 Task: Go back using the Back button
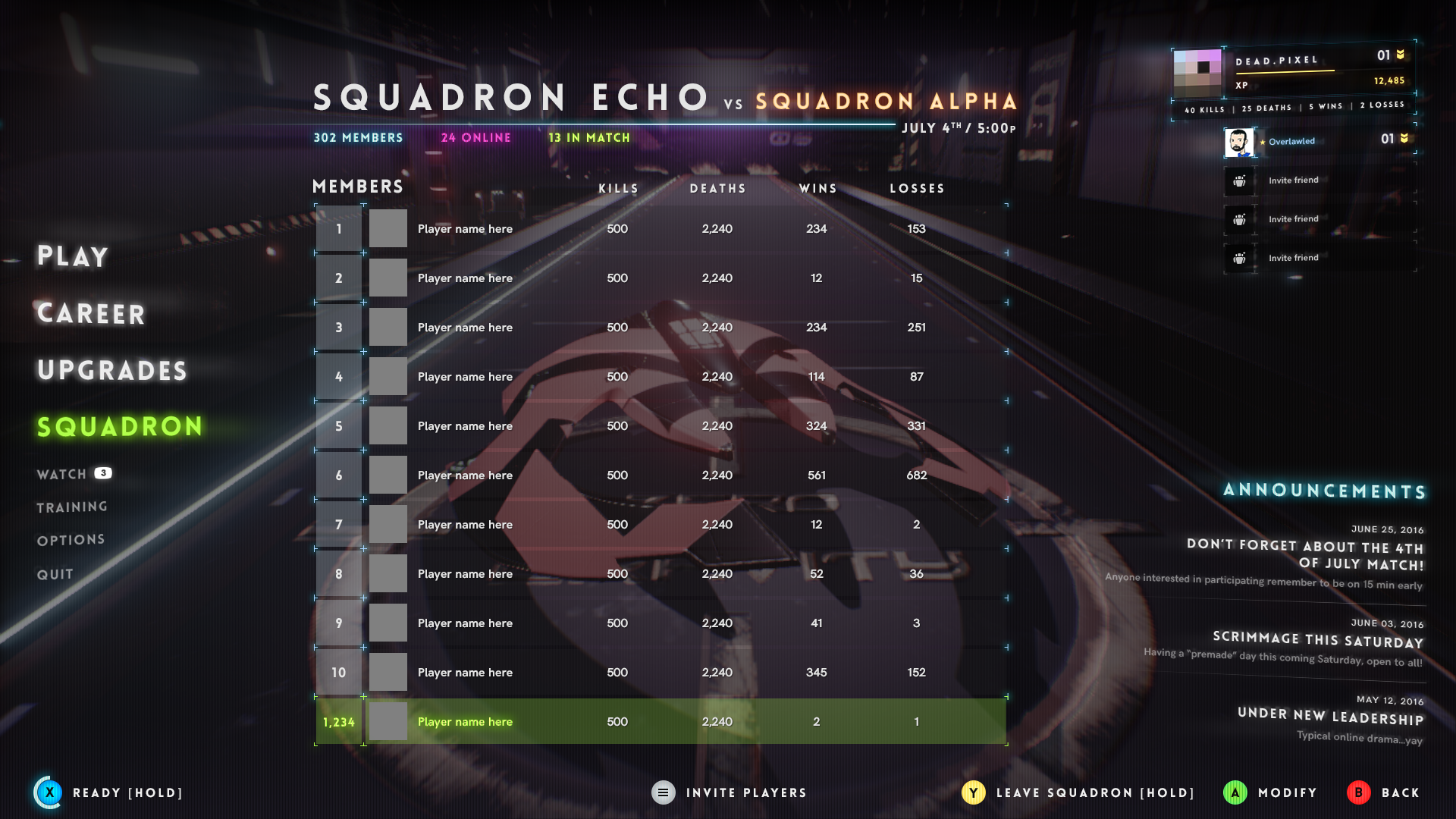point(1383,792)
